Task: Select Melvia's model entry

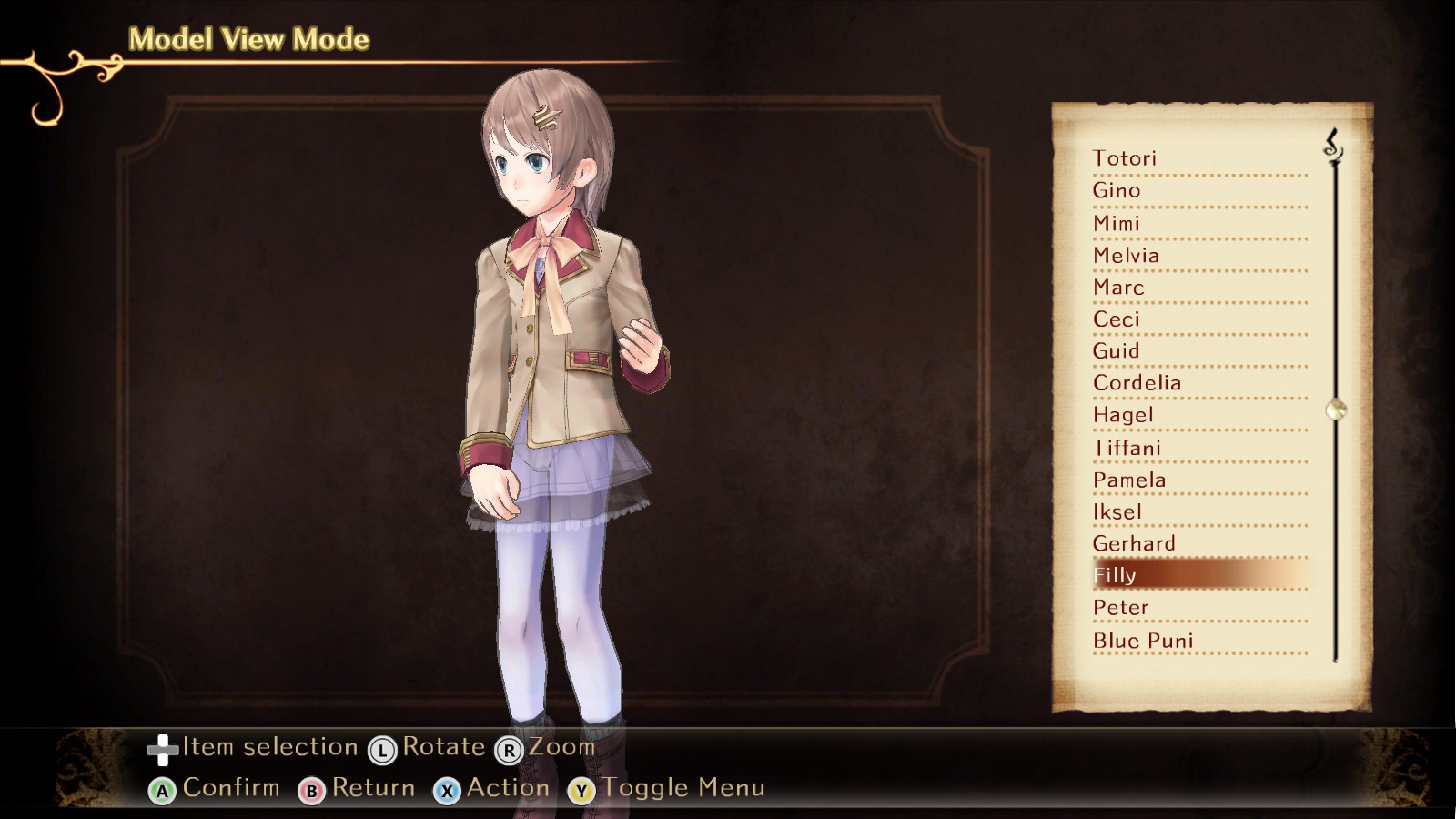Action: point(1127,255)
